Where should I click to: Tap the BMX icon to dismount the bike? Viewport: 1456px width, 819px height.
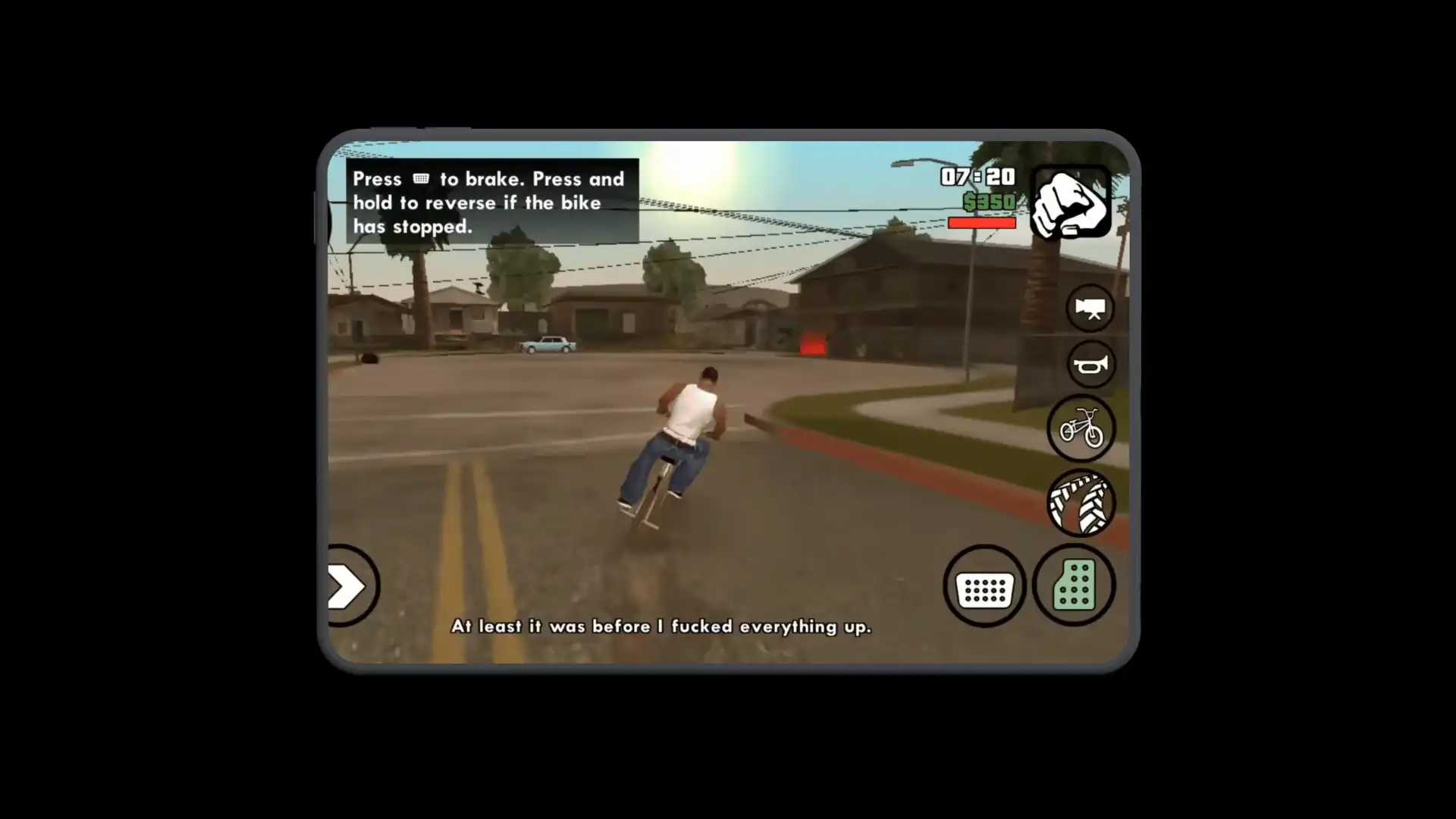1081,428
